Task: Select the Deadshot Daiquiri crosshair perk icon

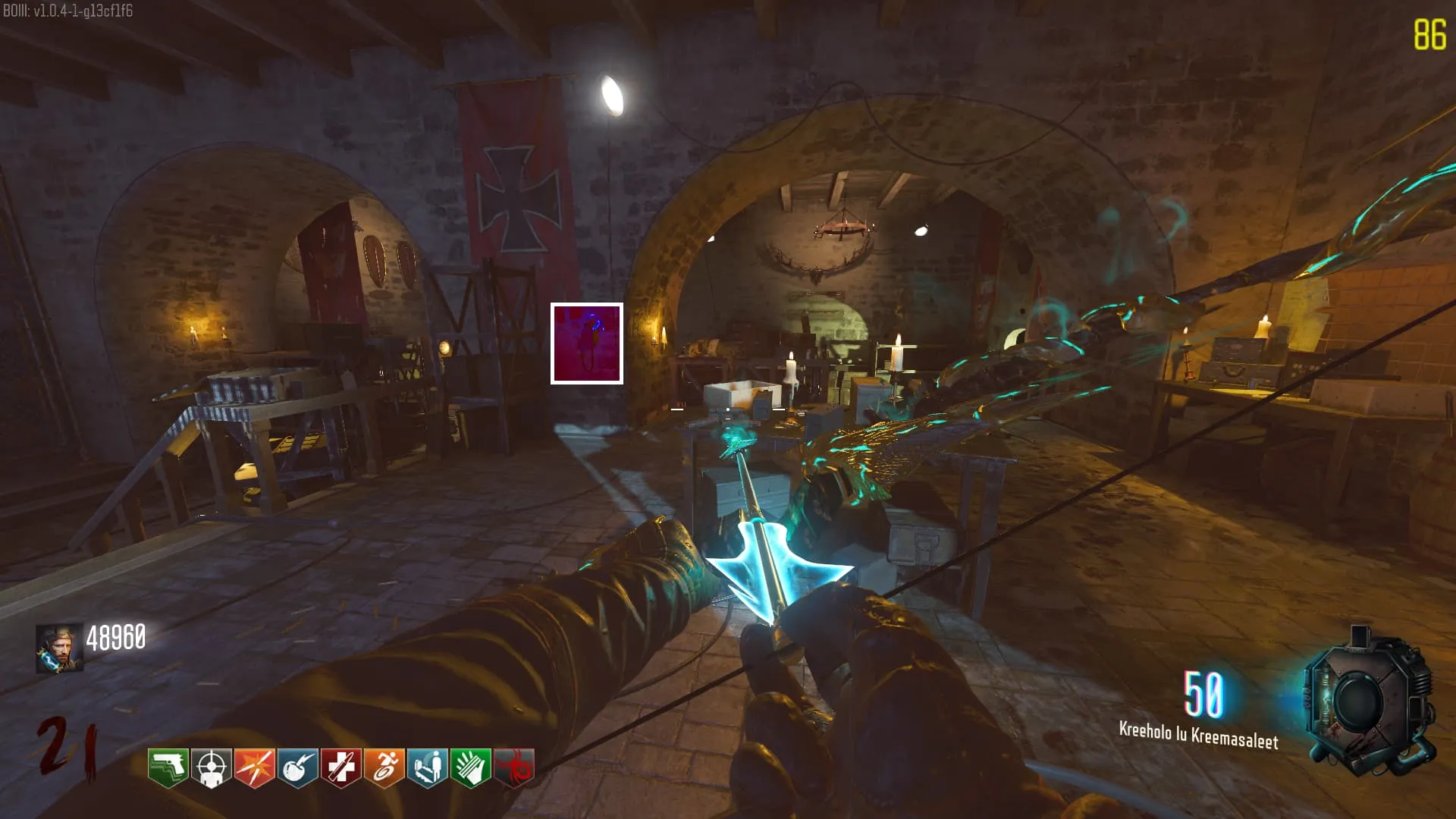Action: click(x=211, y=767)
